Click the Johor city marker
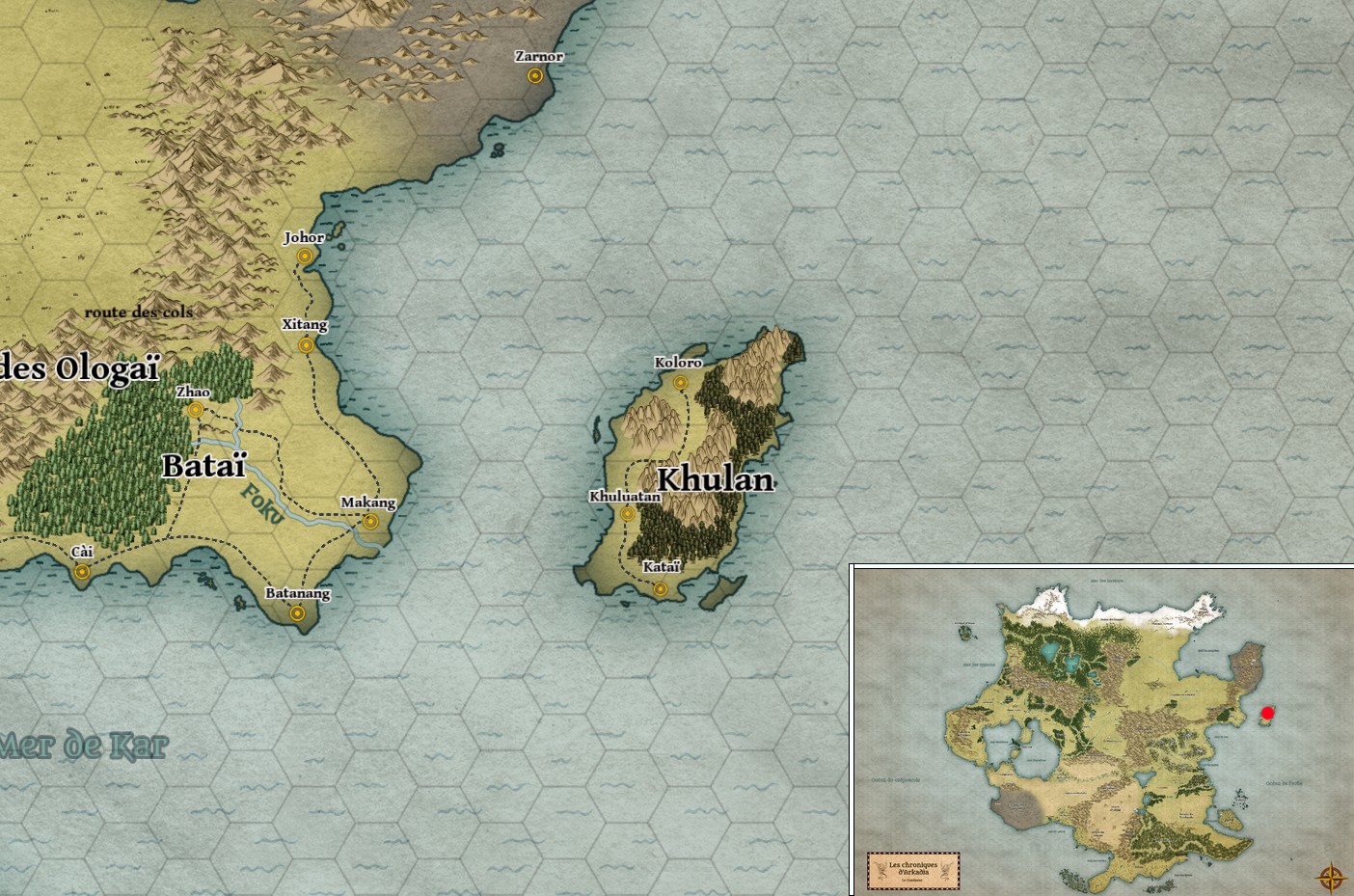The height and width of the screenshot is (896, 1354). (305, 257)
